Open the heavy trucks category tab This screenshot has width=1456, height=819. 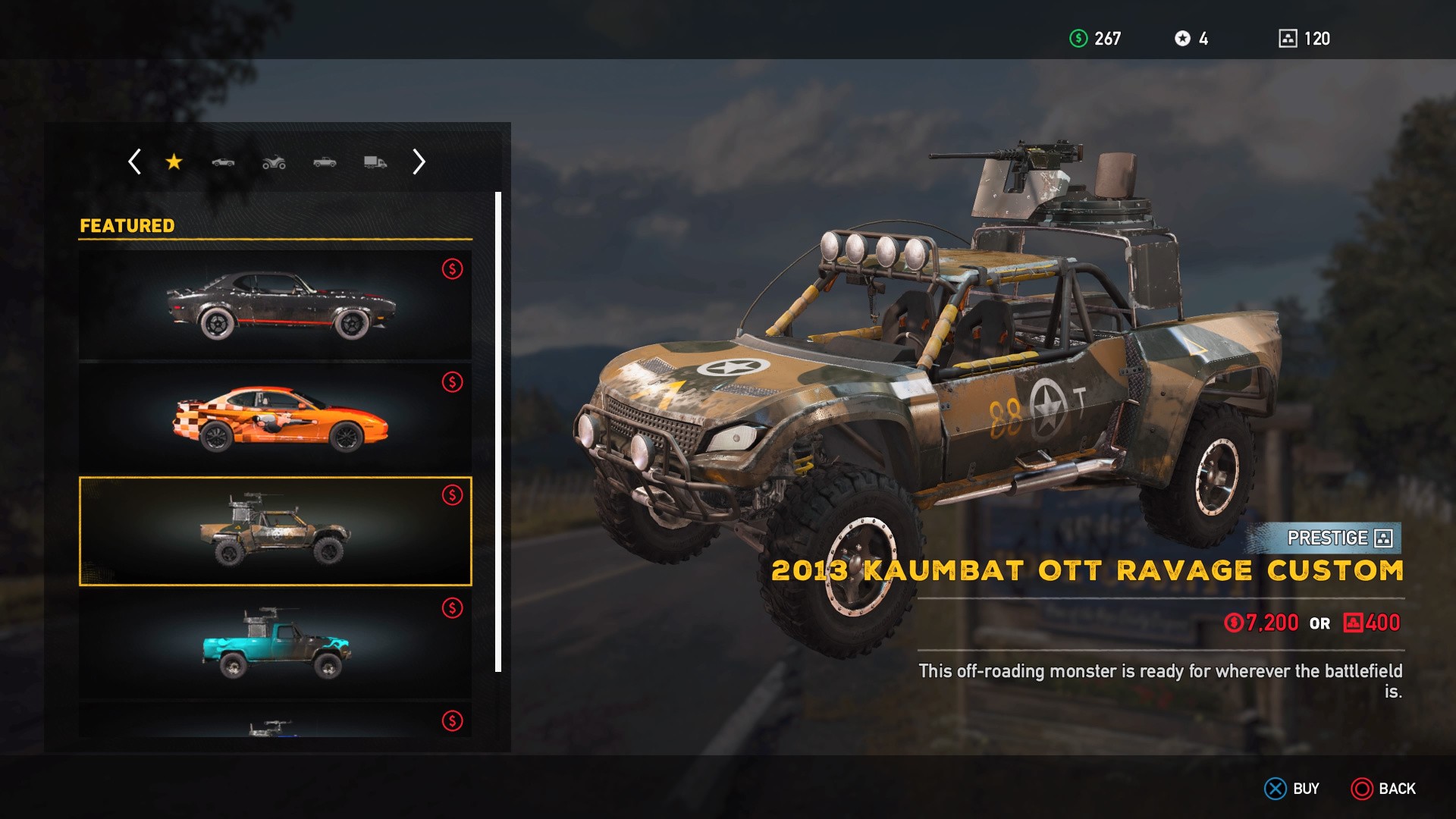(375, 162)
